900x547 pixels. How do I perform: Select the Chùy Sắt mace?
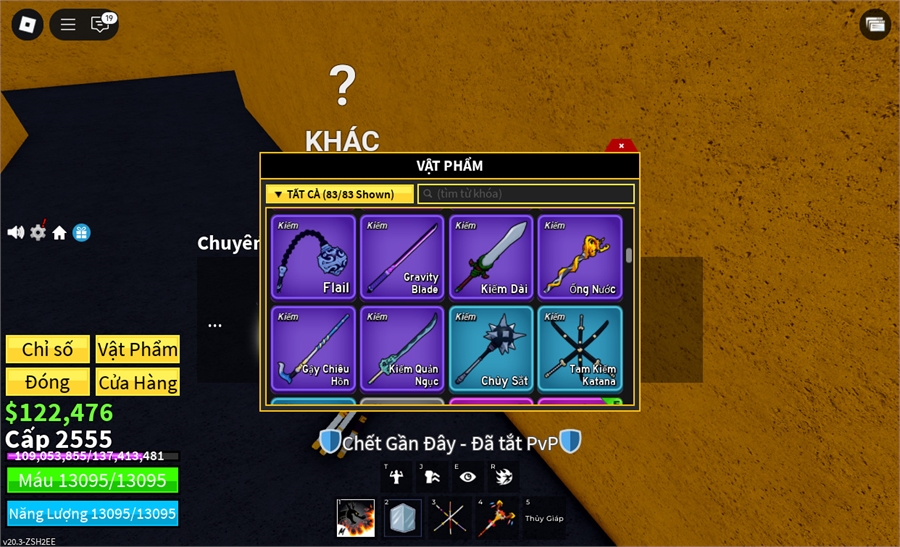click(x=490, y=348)
